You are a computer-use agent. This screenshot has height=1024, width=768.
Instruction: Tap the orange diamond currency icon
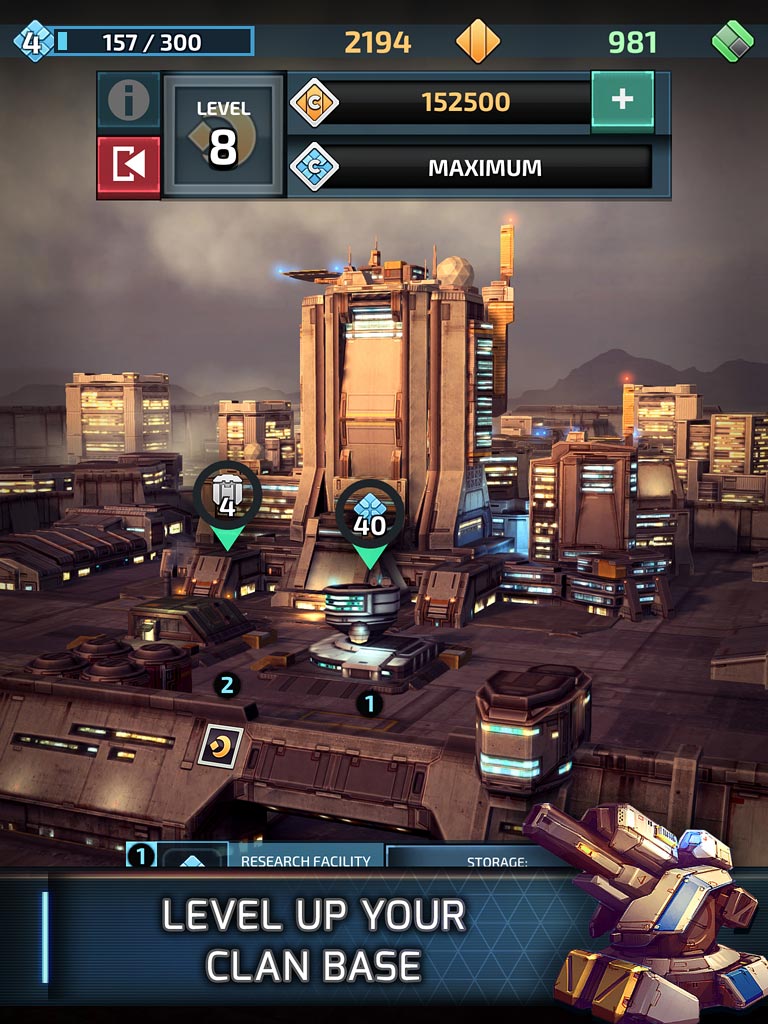click(477, 42)
